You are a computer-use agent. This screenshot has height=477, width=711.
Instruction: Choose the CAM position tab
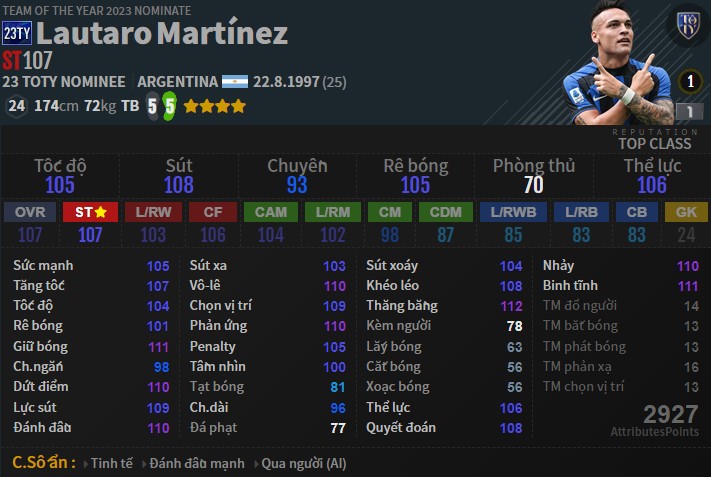[271, 212]
